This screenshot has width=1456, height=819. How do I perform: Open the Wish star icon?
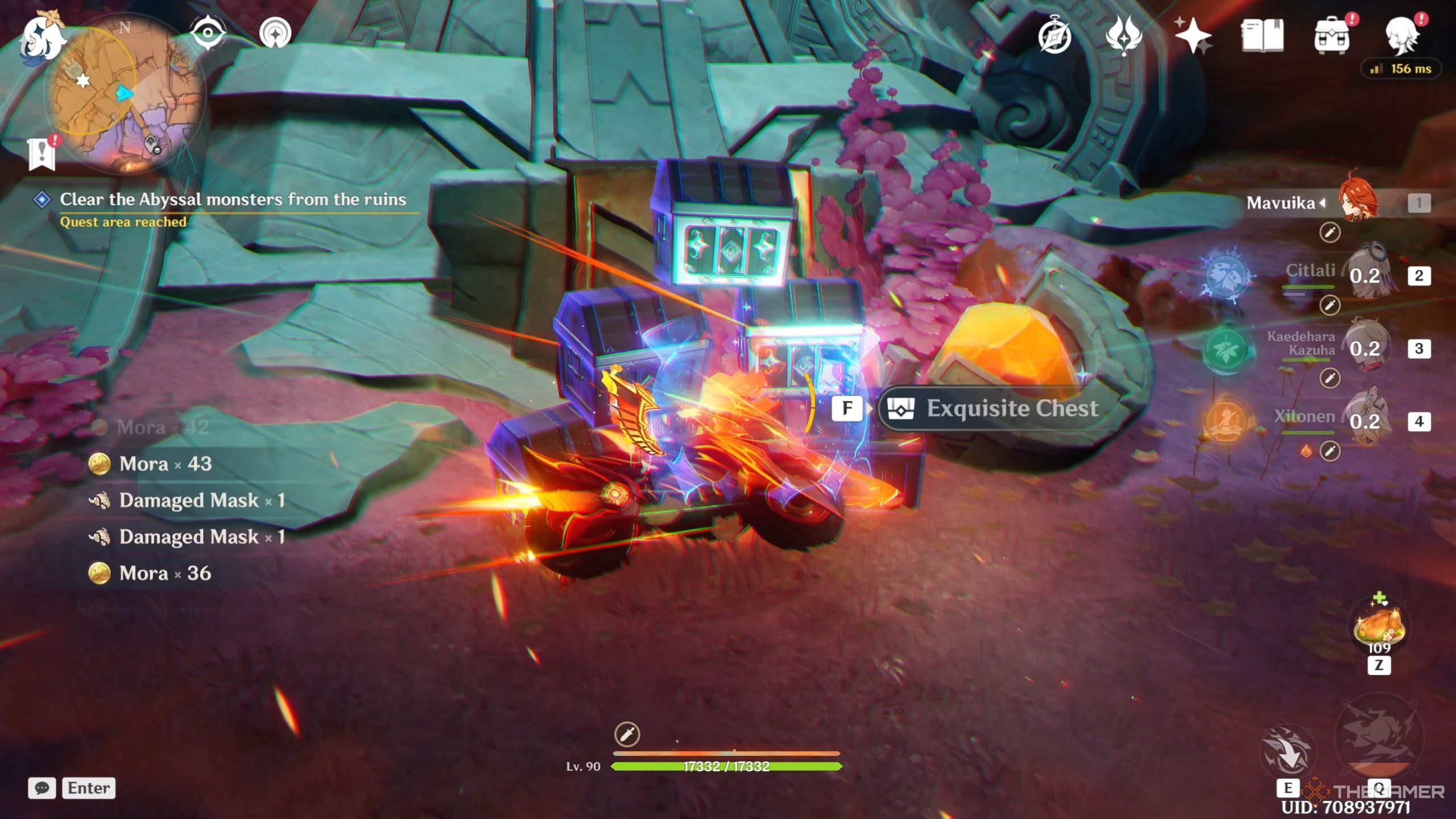(x=1193, y=36)
